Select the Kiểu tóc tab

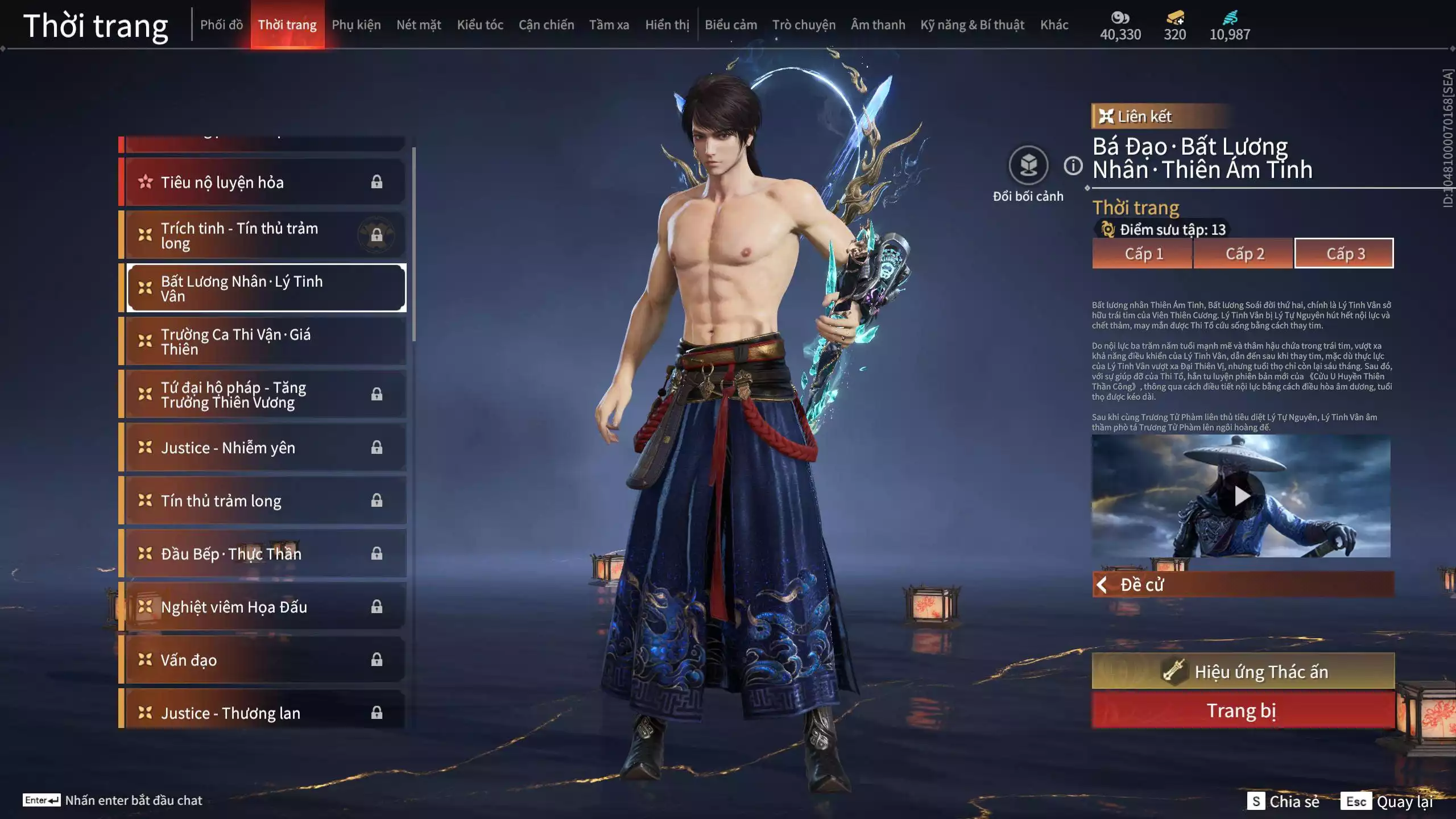tap(480, 25)
